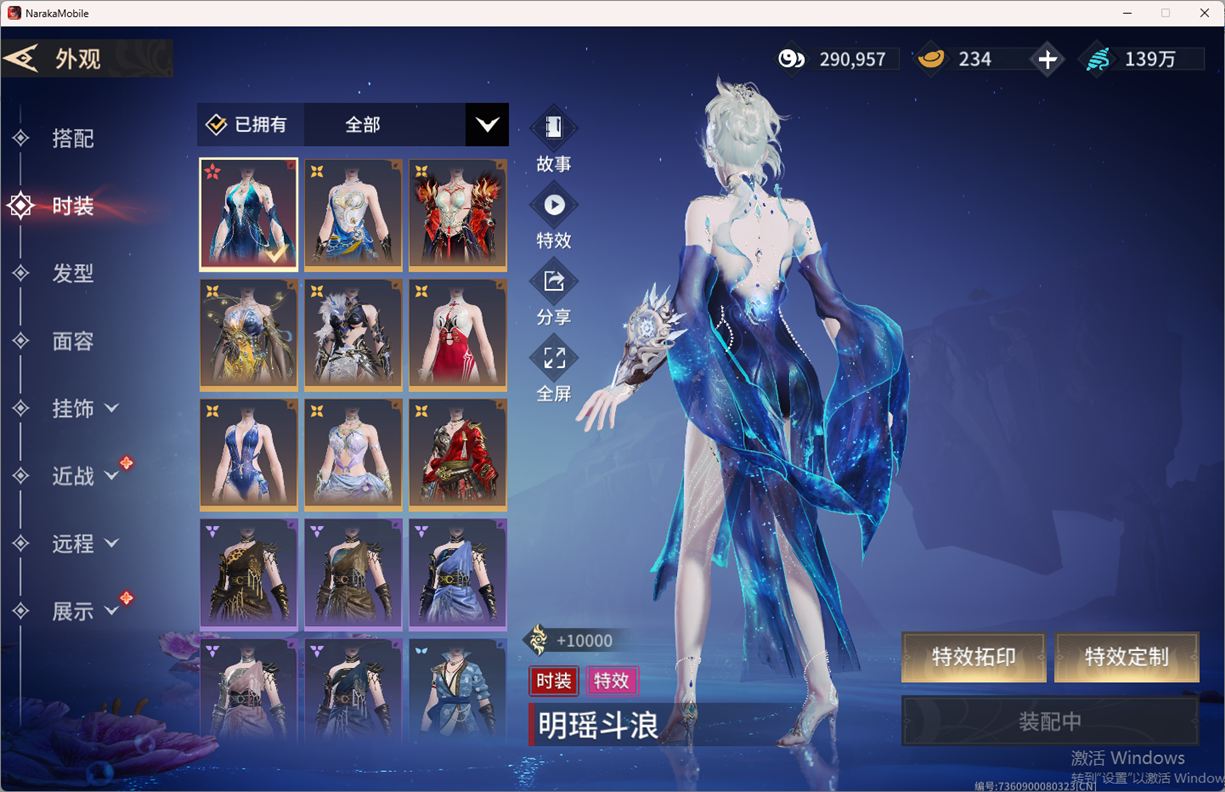
Task: Open the 全部 filter dropdown
Action: (486, 124)
